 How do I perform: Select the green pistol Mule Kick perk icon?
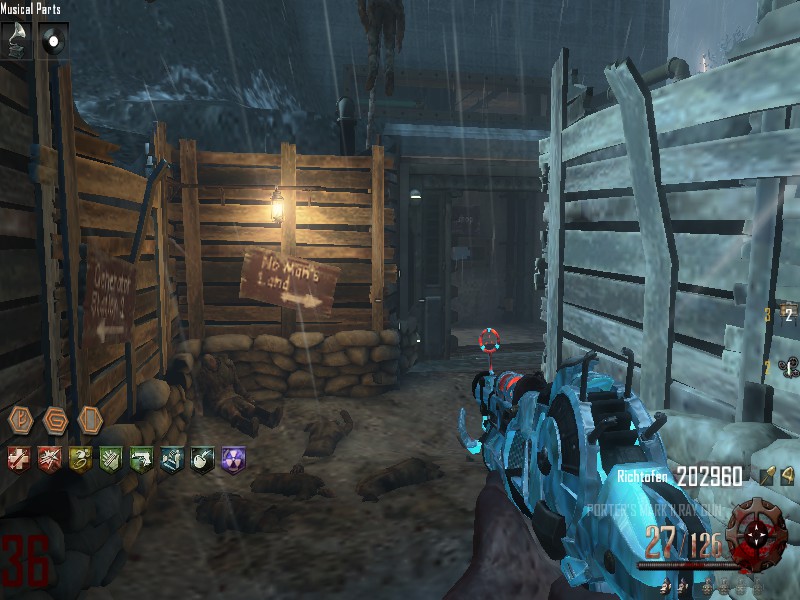pos(141,460)
